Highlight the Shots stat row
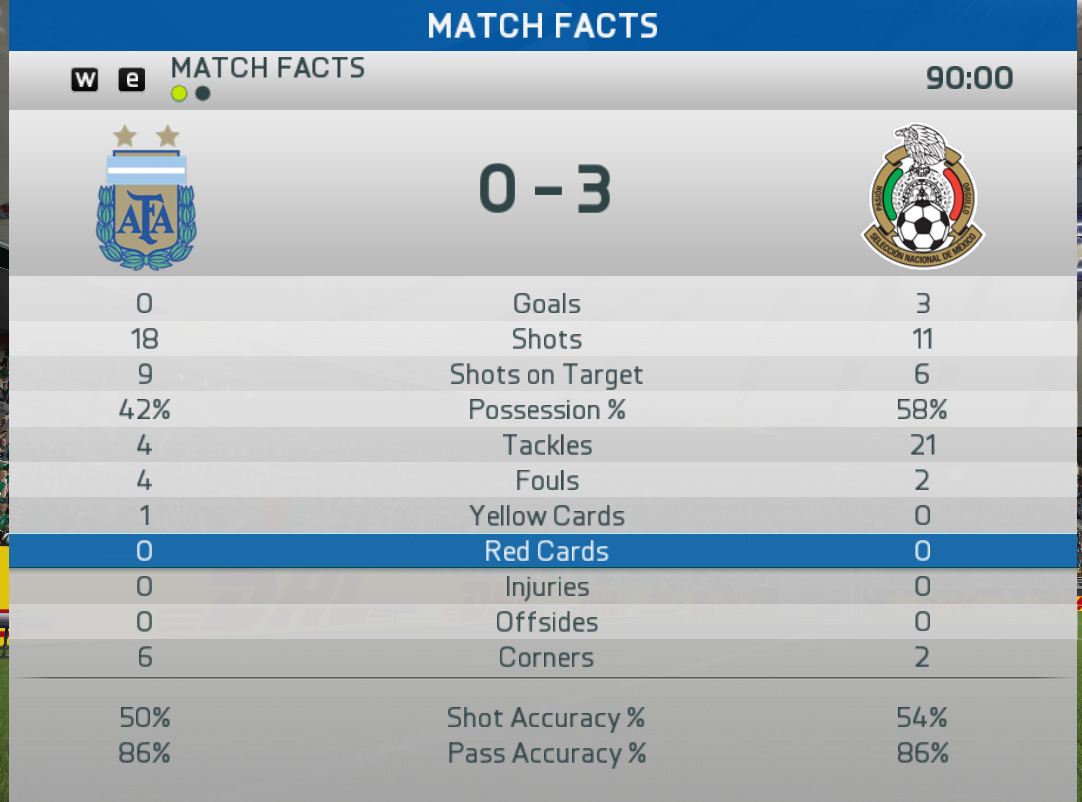1082x802 pixels. click(546, 339)
